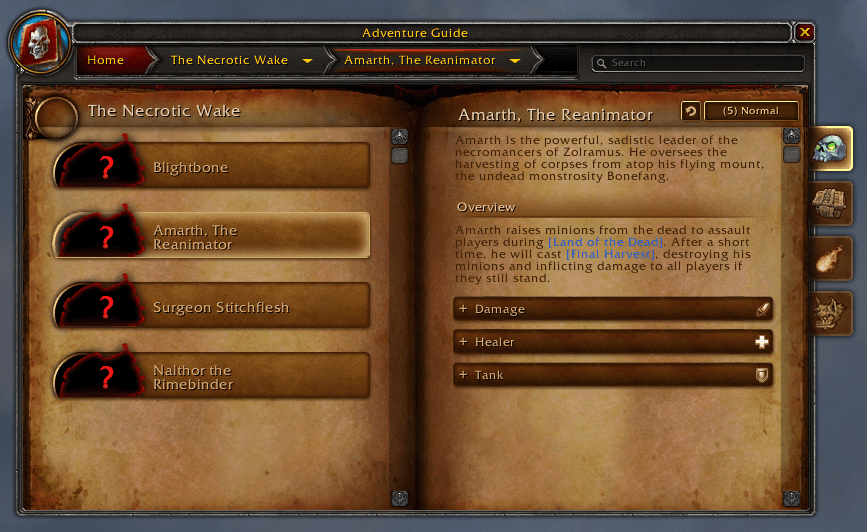
Task: Expand the Healer role section
Action: pos(612,342)
